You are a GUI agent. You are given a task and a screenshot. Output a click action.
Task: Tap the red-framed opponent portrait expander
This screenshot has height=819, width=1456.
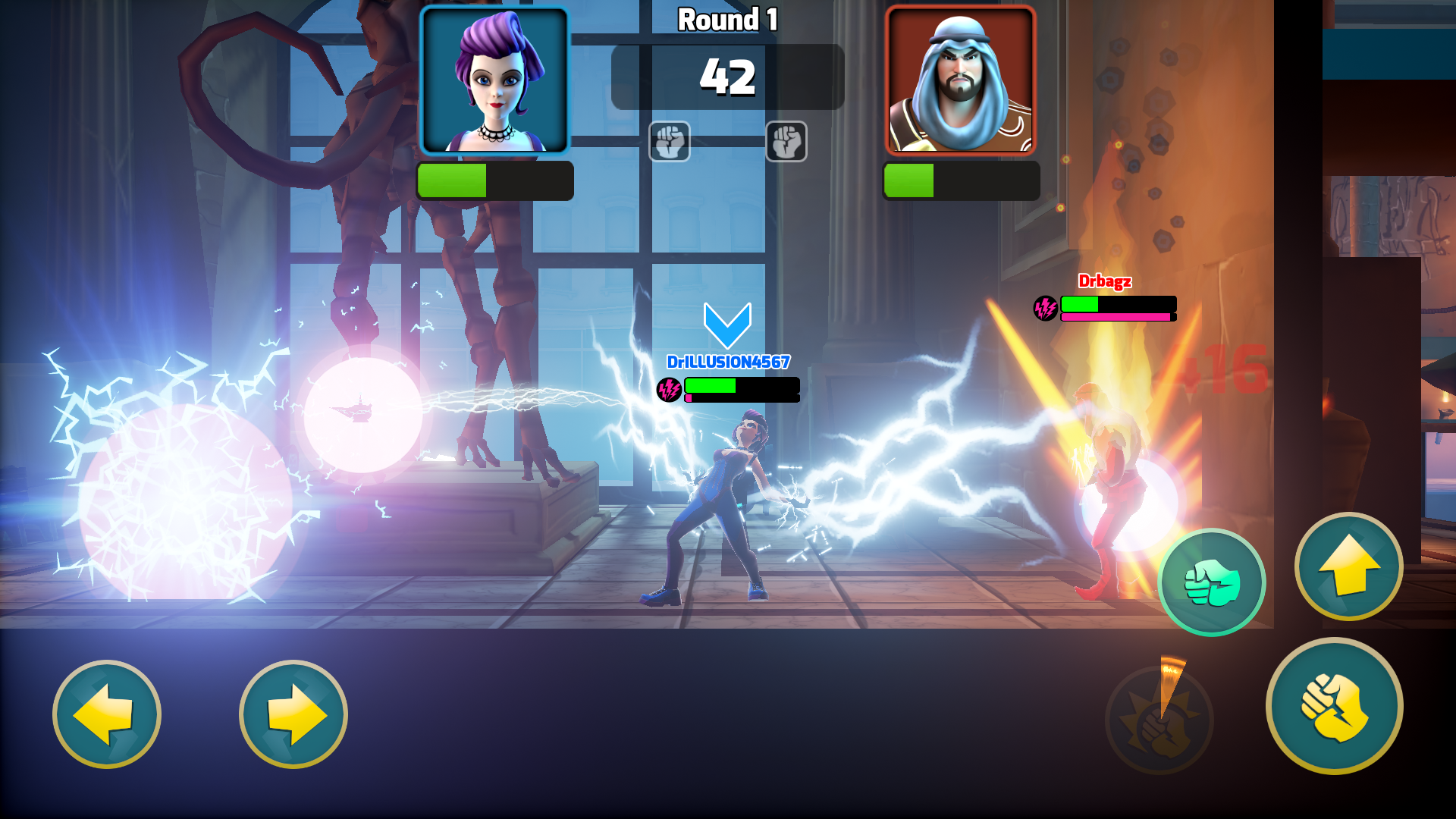point(961,78)
